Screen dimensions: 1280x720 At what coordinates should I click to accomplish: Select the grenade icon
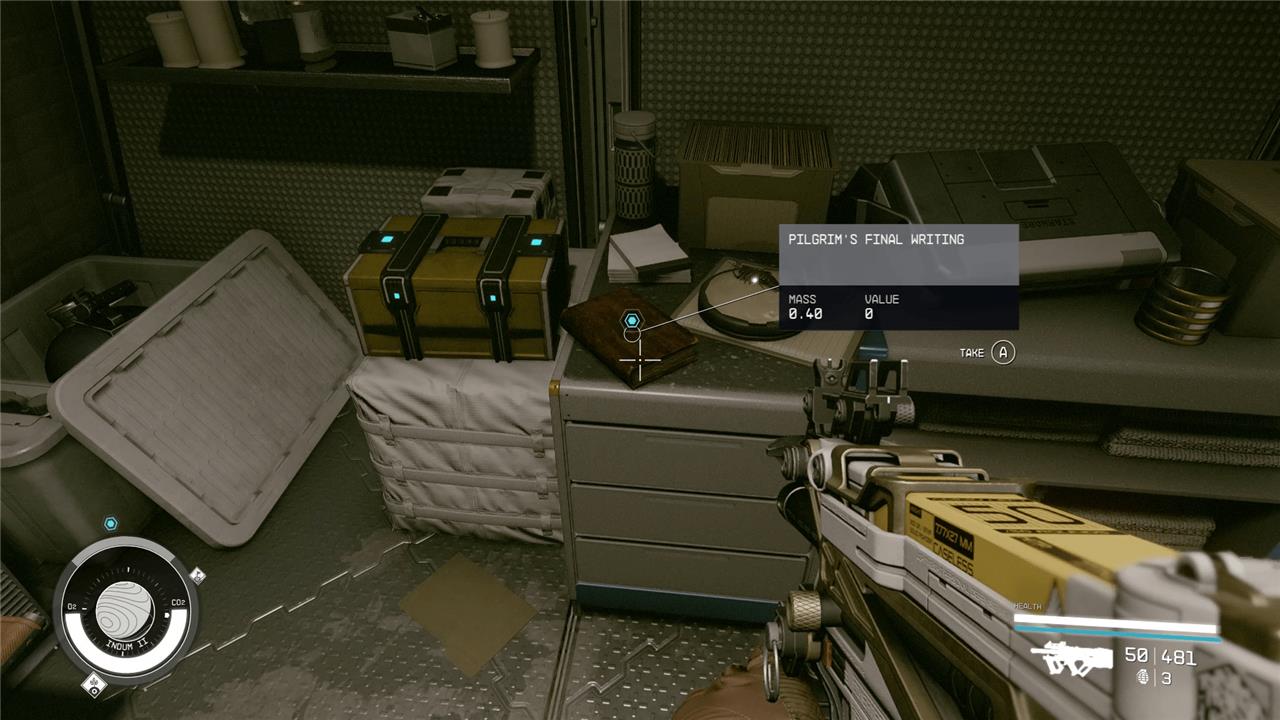[x=1143, y=678]
